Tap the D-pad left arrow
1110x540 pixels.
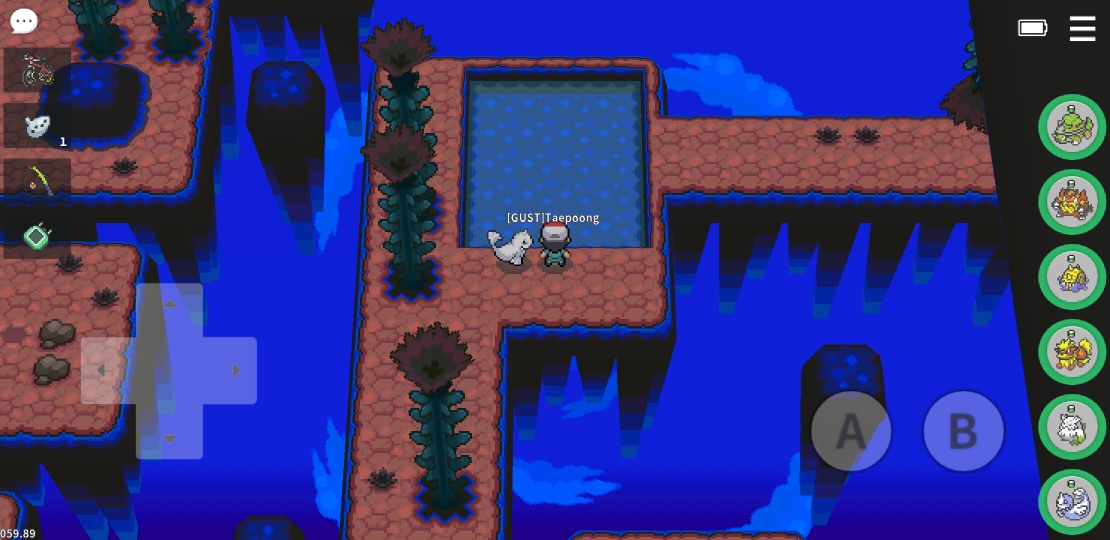pos(101,370)
